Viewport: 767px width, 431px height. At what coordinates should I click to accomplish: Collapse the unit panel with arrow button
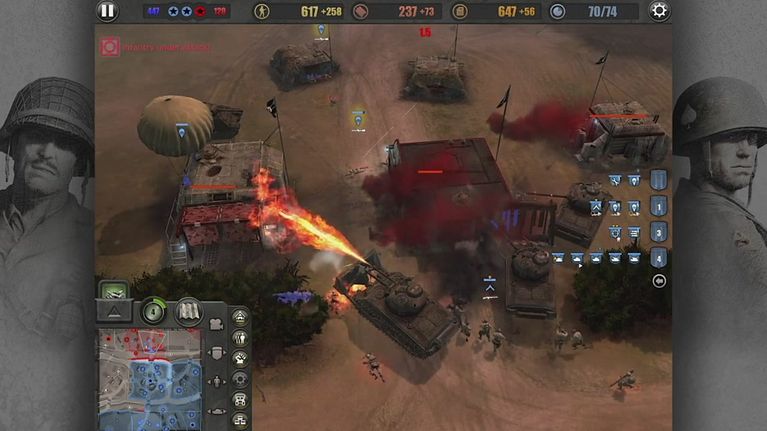pyautogui.click(x=658, y=281)
